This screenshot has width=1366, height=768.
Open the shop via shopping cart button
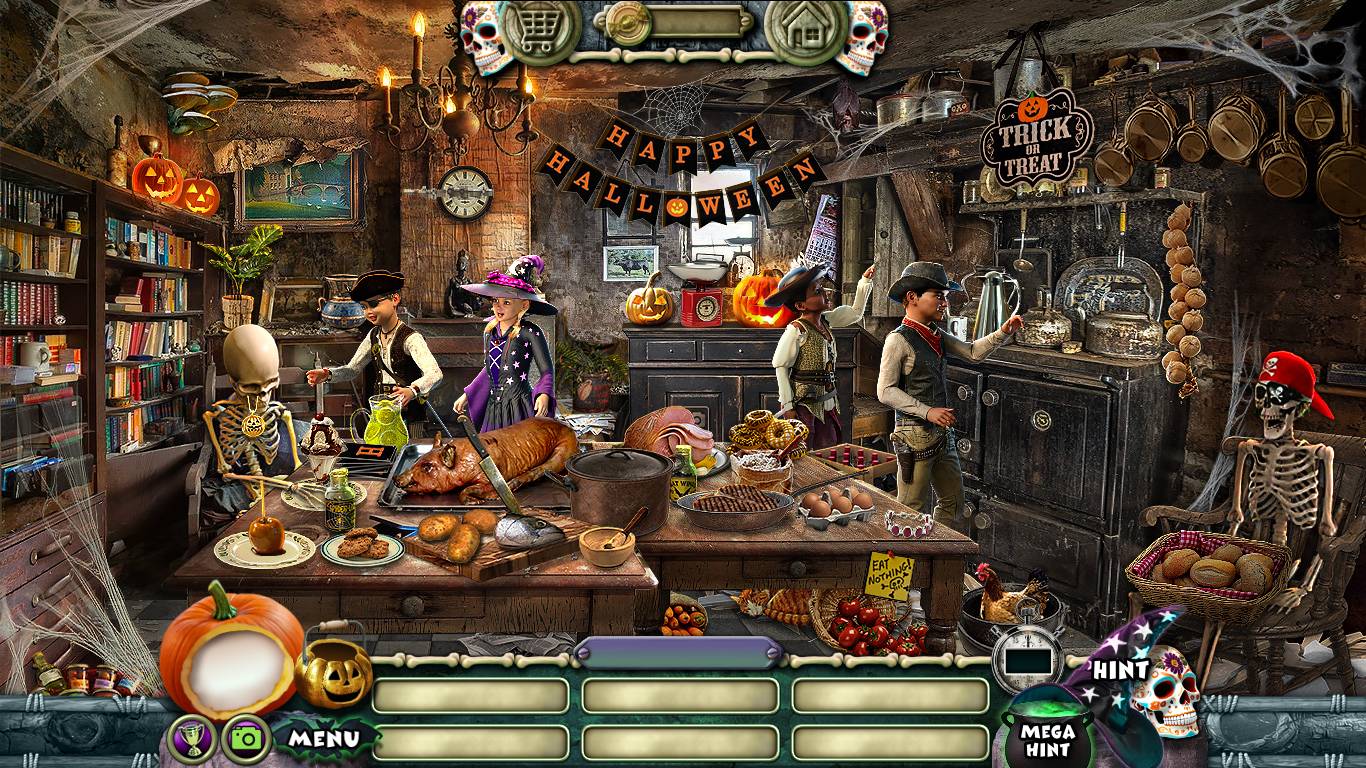540,31
